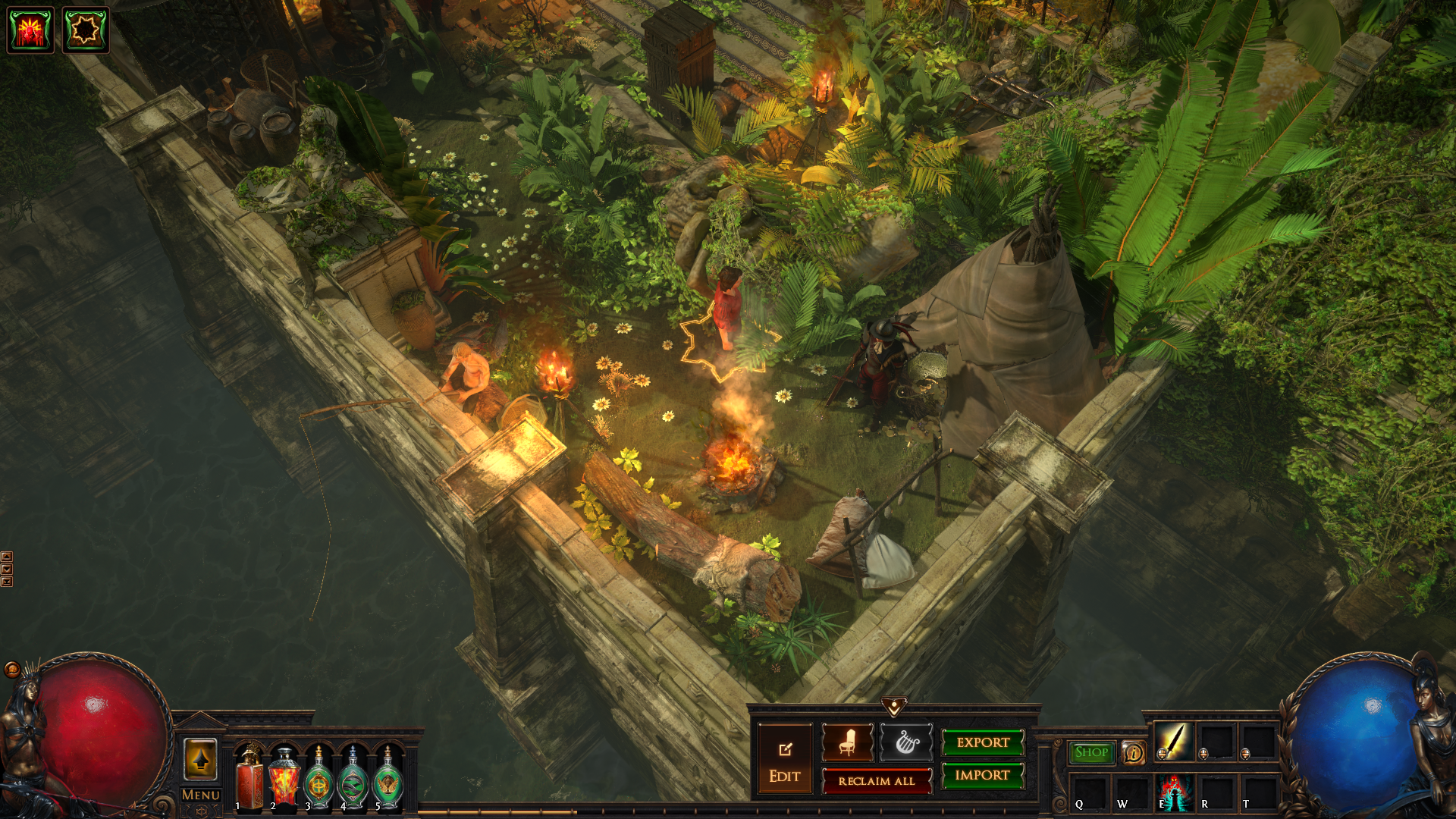
Task: Import a hideout layout
Action: pos(983,775)
